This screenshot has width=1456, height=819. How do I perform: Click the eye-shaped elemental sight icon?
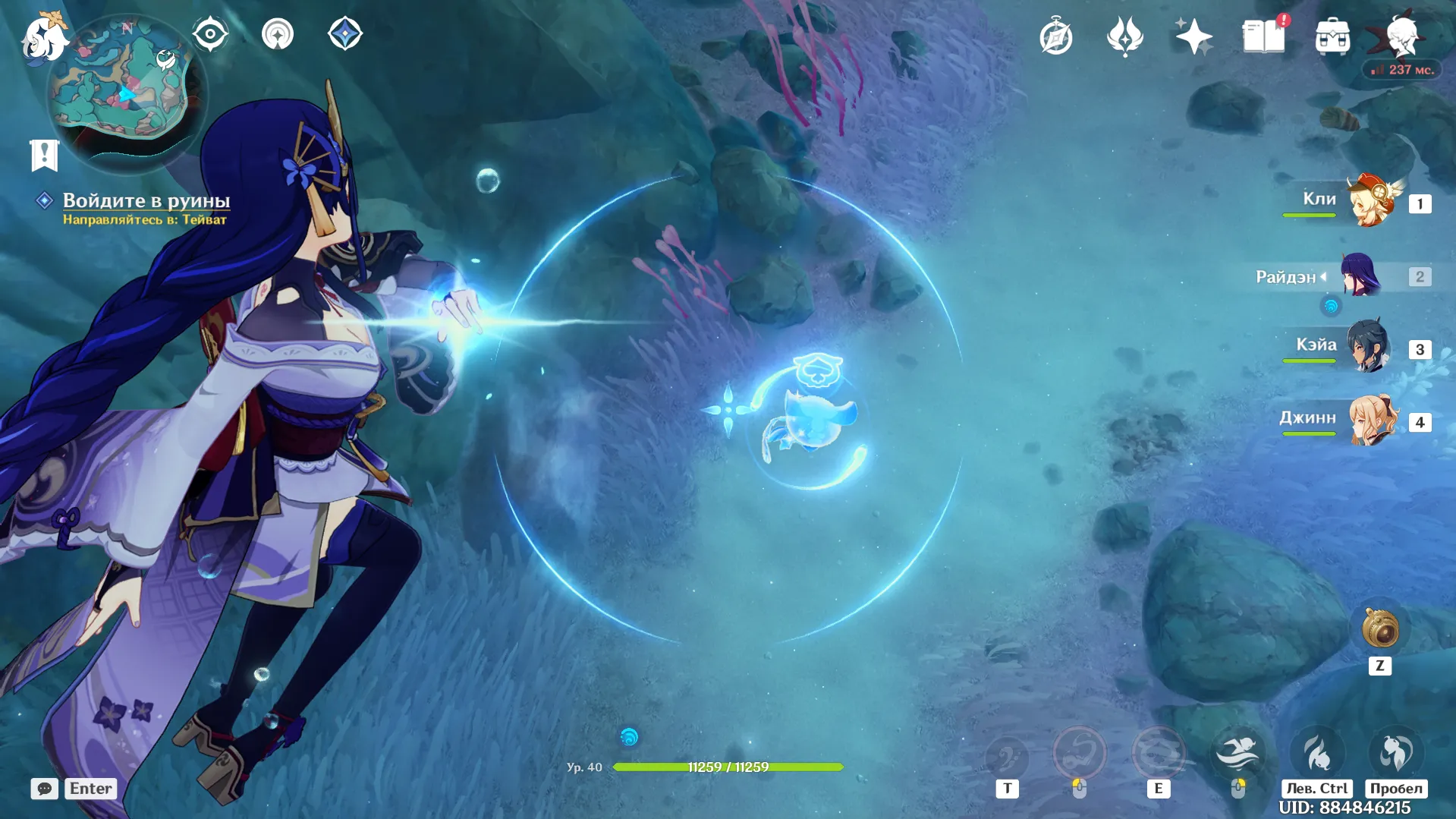click(210, 35)
